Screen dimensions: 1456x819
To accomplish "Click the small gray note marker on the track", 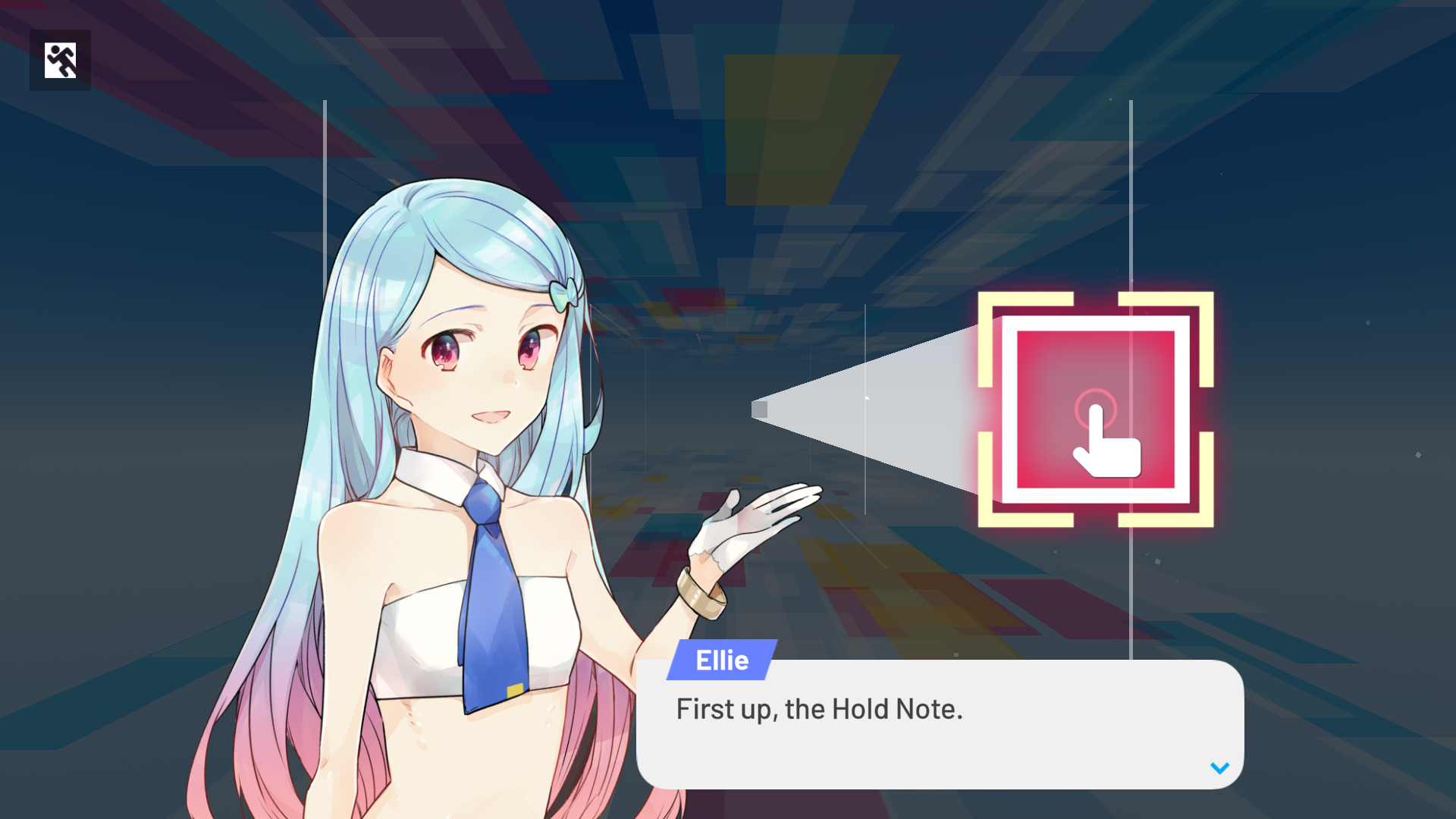I will (x=761, y=409).
